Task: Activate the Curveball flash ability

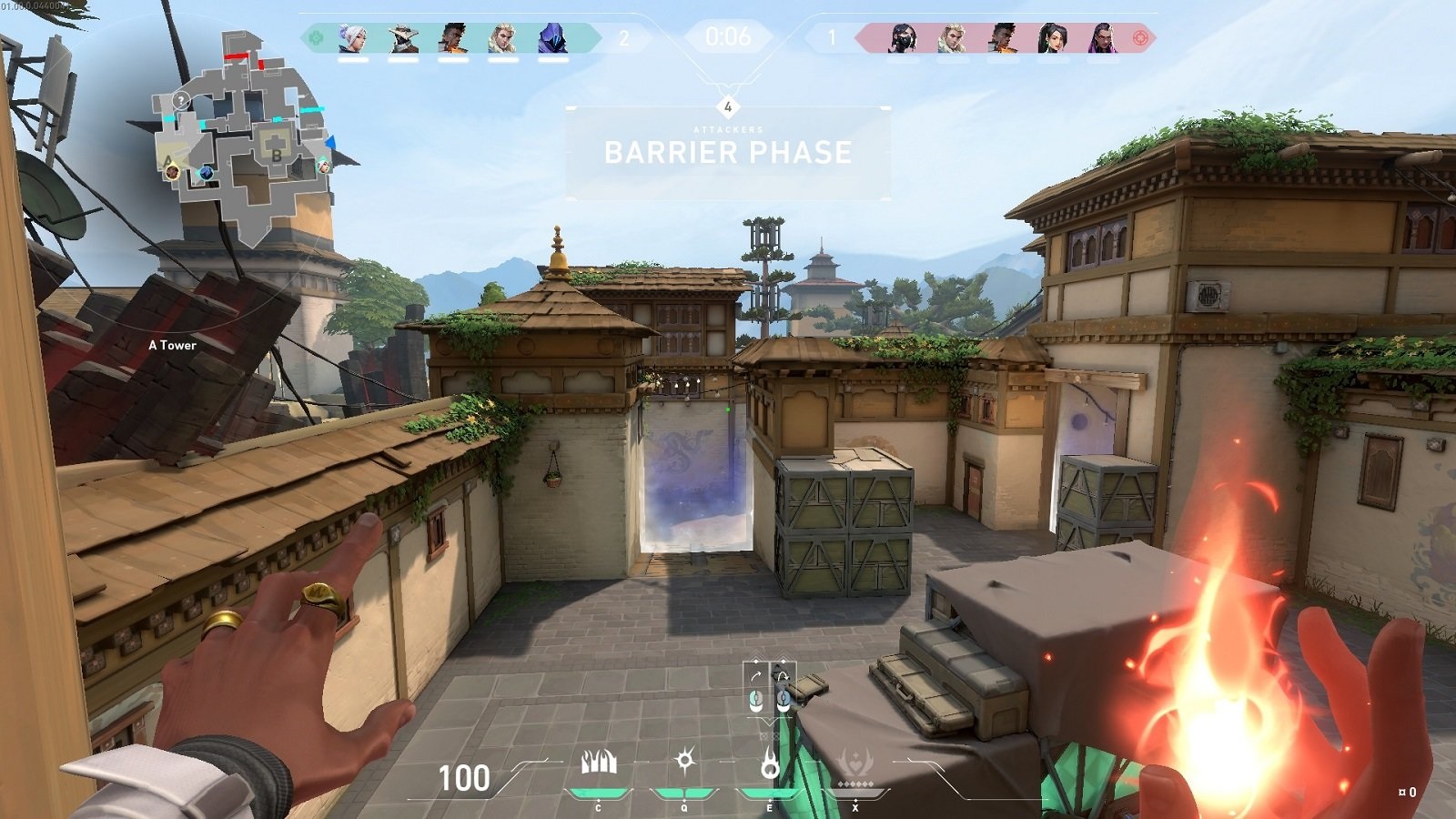Action: click(x=684, y=761)
